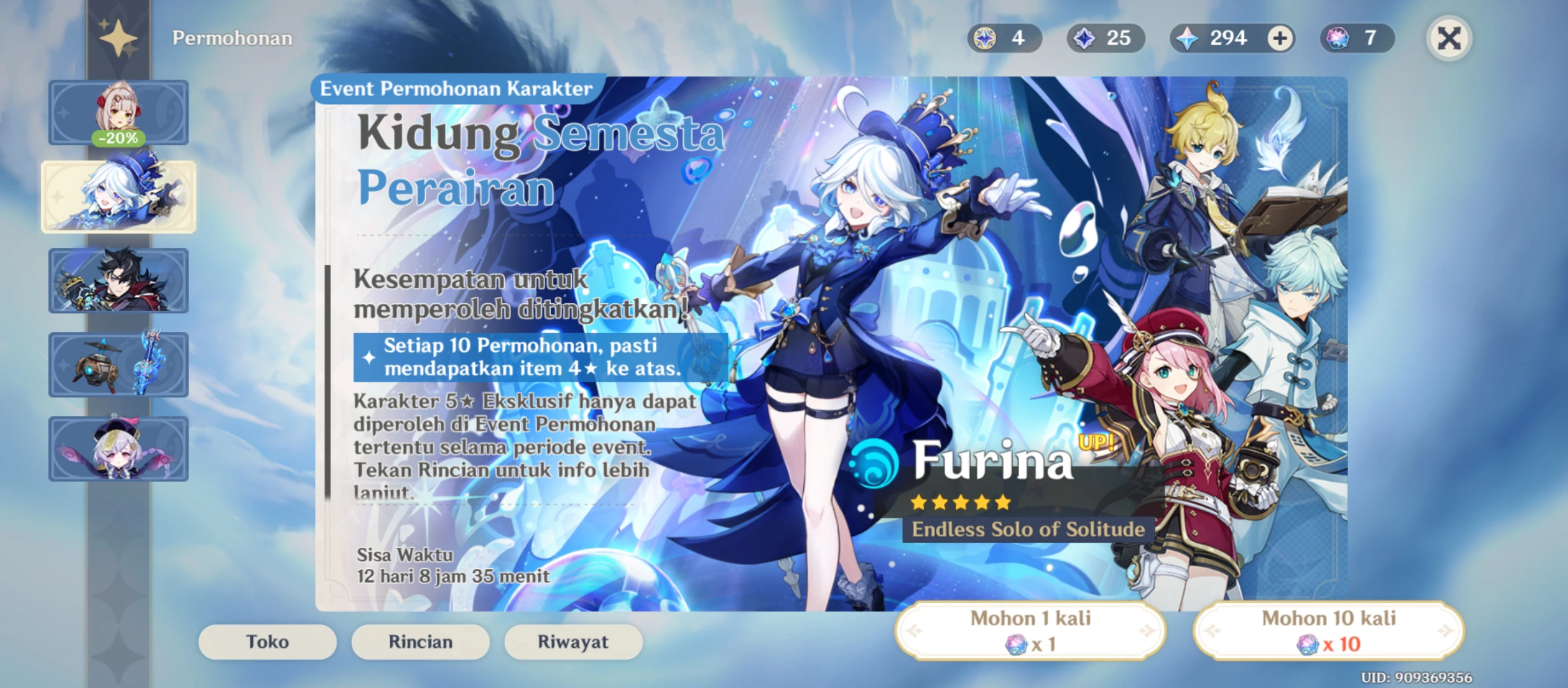This screenshot has width=1568, height=688.
Task: Open Rincian for banner details
Action: pyautogui.click(x=420, y=641)
